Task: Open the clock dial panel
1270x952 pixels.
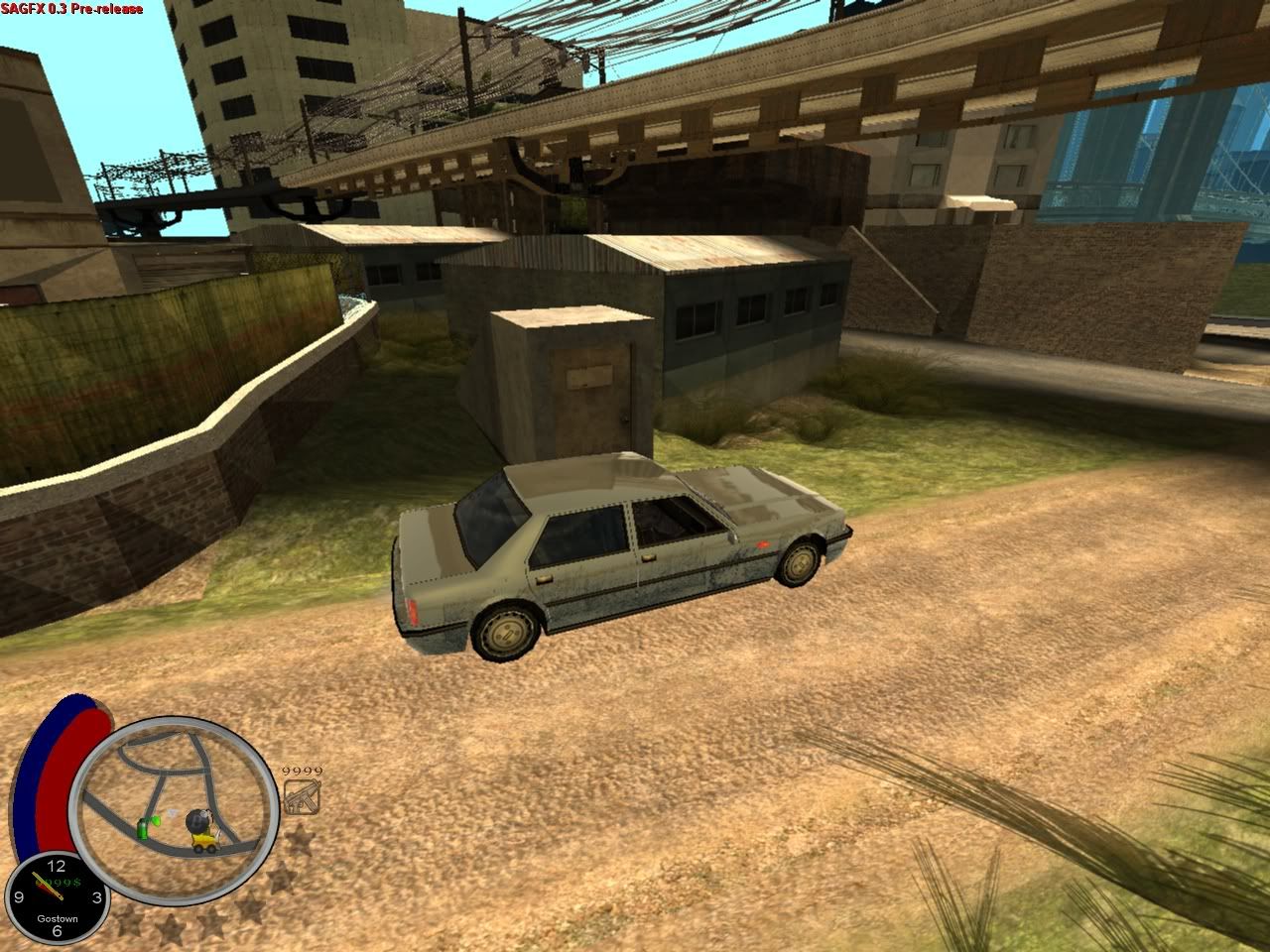Action: (58, 897)
